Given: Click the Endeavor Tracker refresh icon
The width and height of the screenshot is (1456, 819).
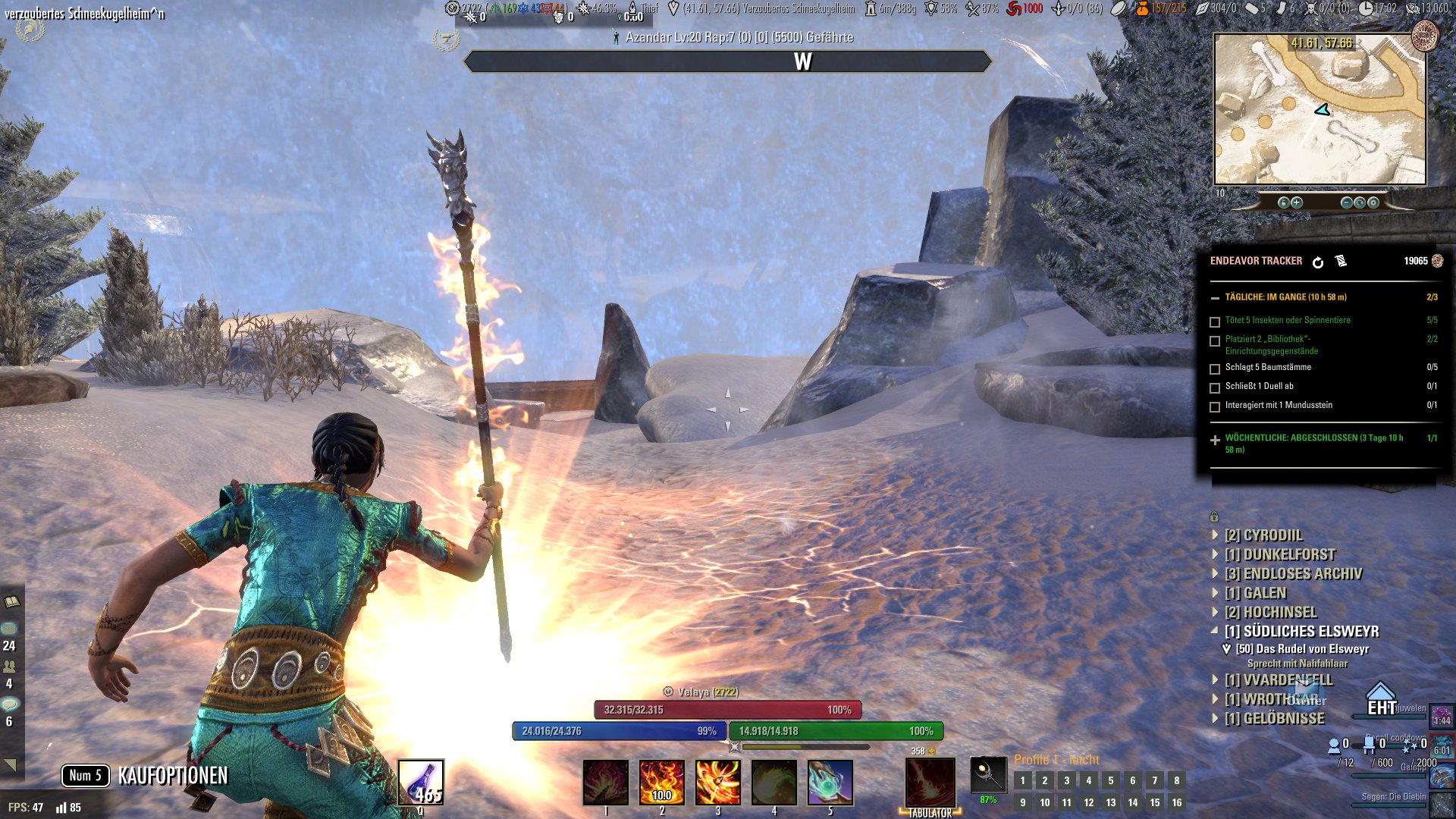Looking at the screenshot, I should [x=1318, y=262].
